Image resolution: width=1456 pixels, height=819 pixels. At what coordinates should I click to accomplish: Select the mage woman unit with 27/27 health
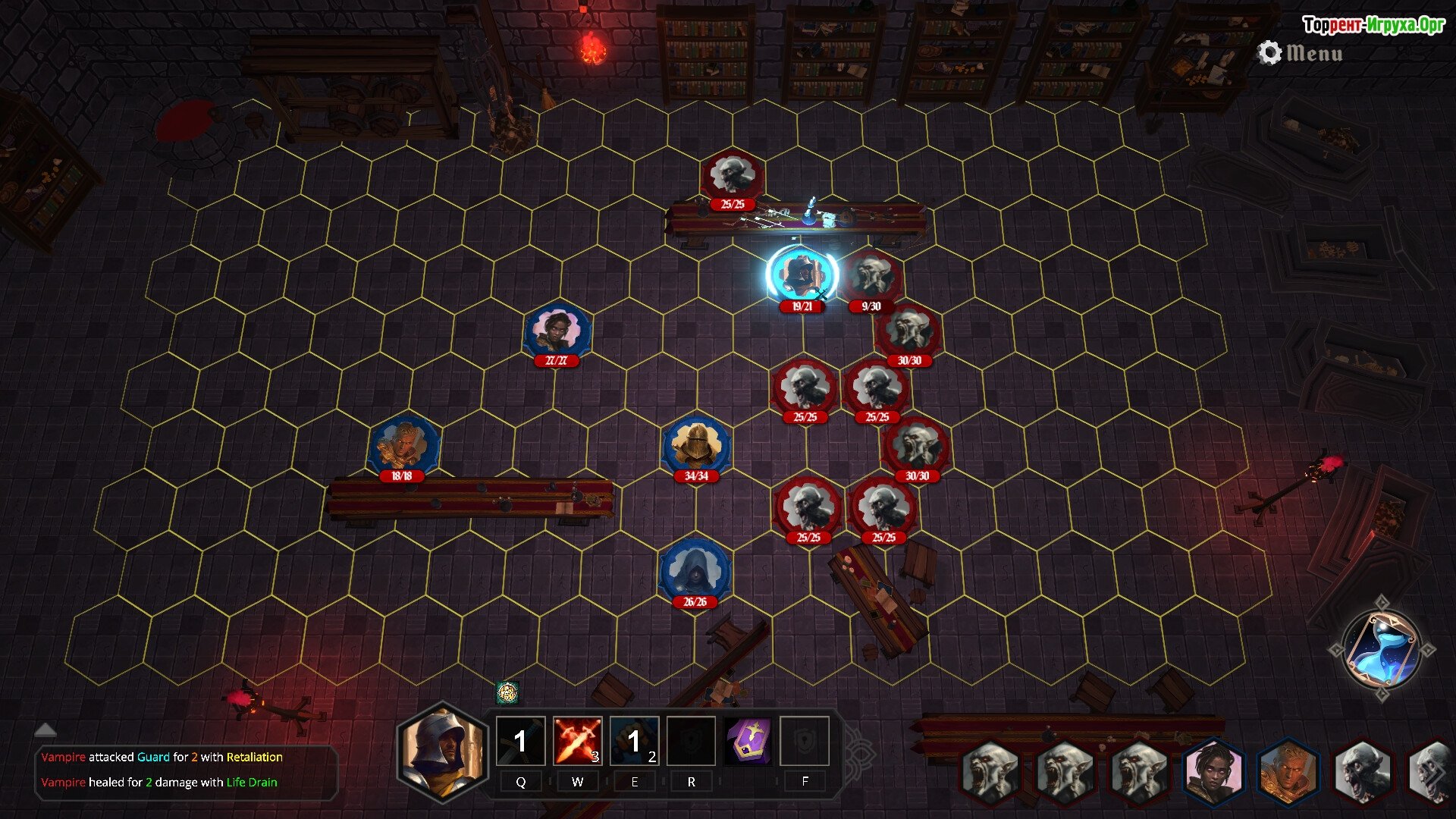[x=557, y=331]
